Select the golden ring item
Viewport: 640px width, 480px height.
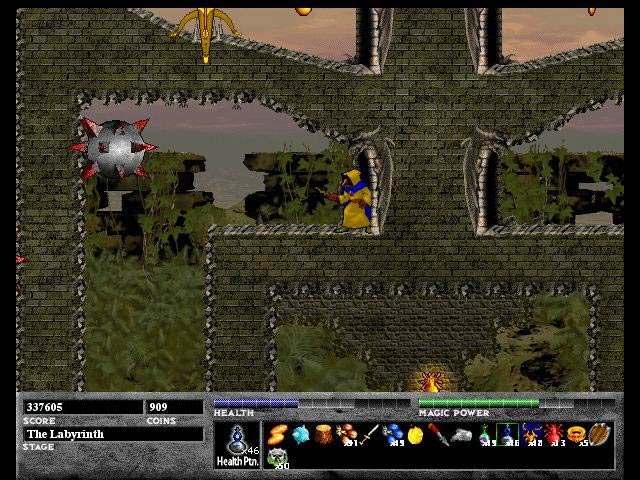click(576, 434)
